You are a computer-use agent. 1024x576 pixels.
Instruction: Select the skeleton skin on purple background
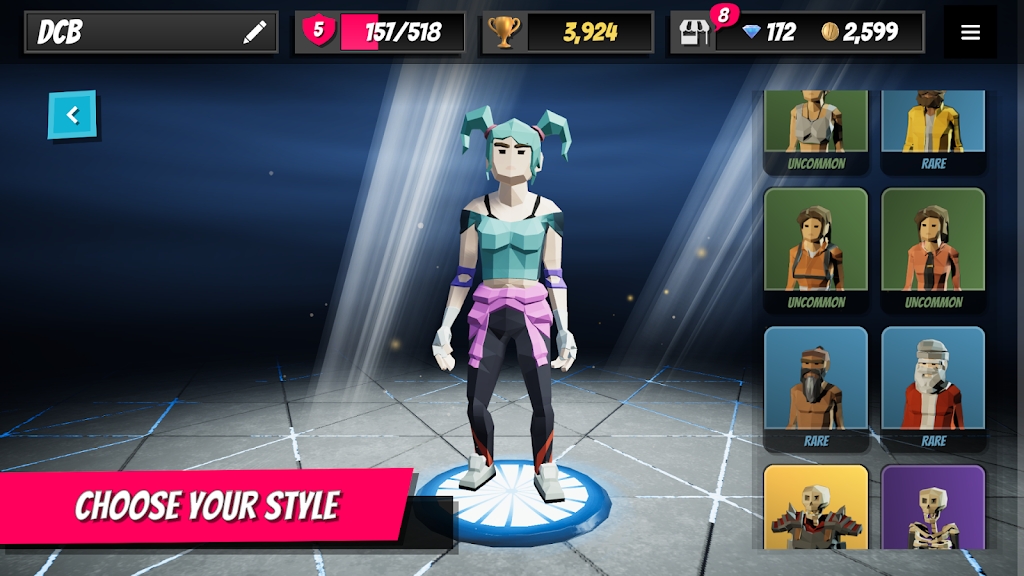933,508
